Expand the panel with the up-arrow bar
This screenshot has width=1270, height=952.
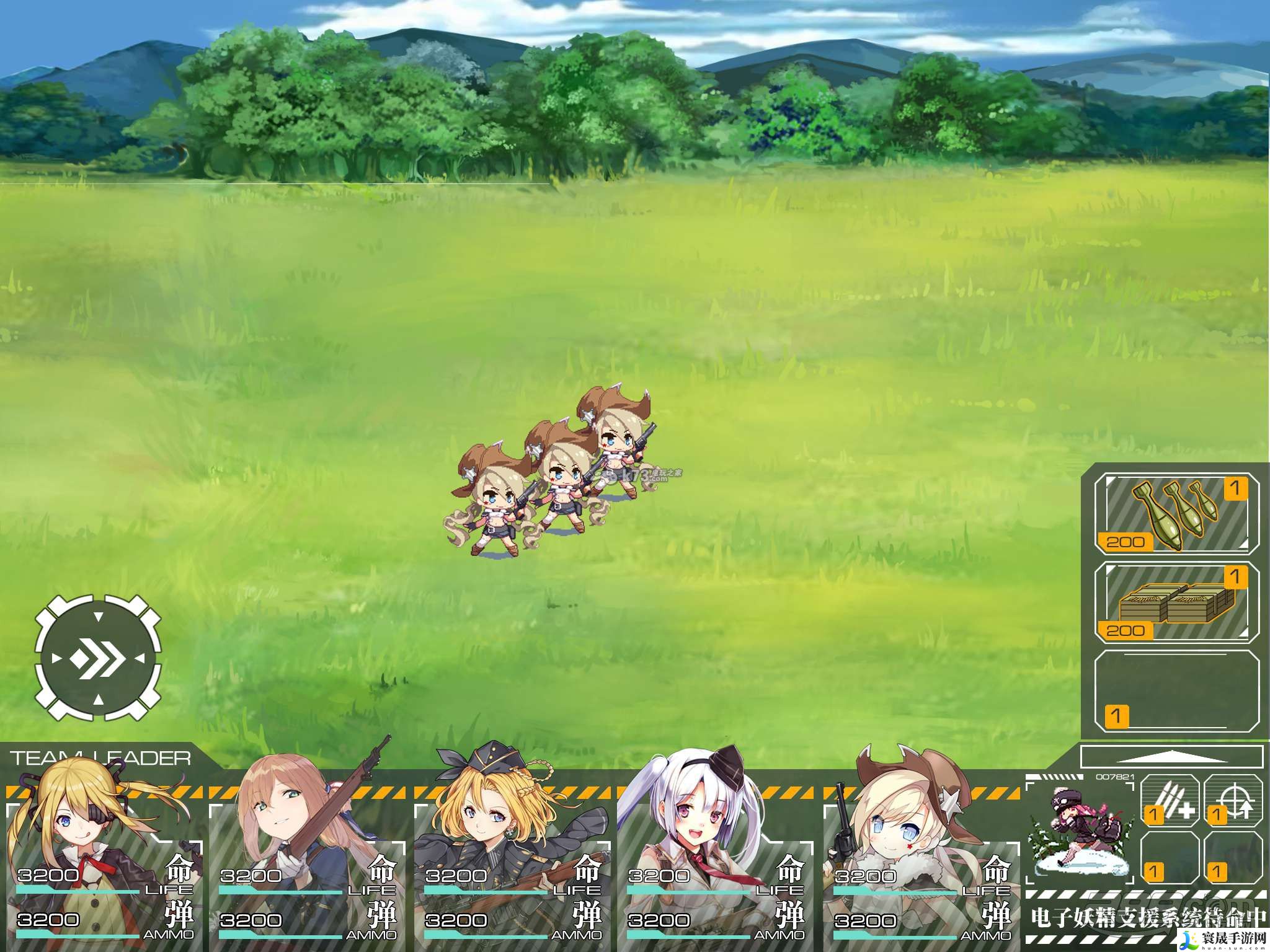1171,757
